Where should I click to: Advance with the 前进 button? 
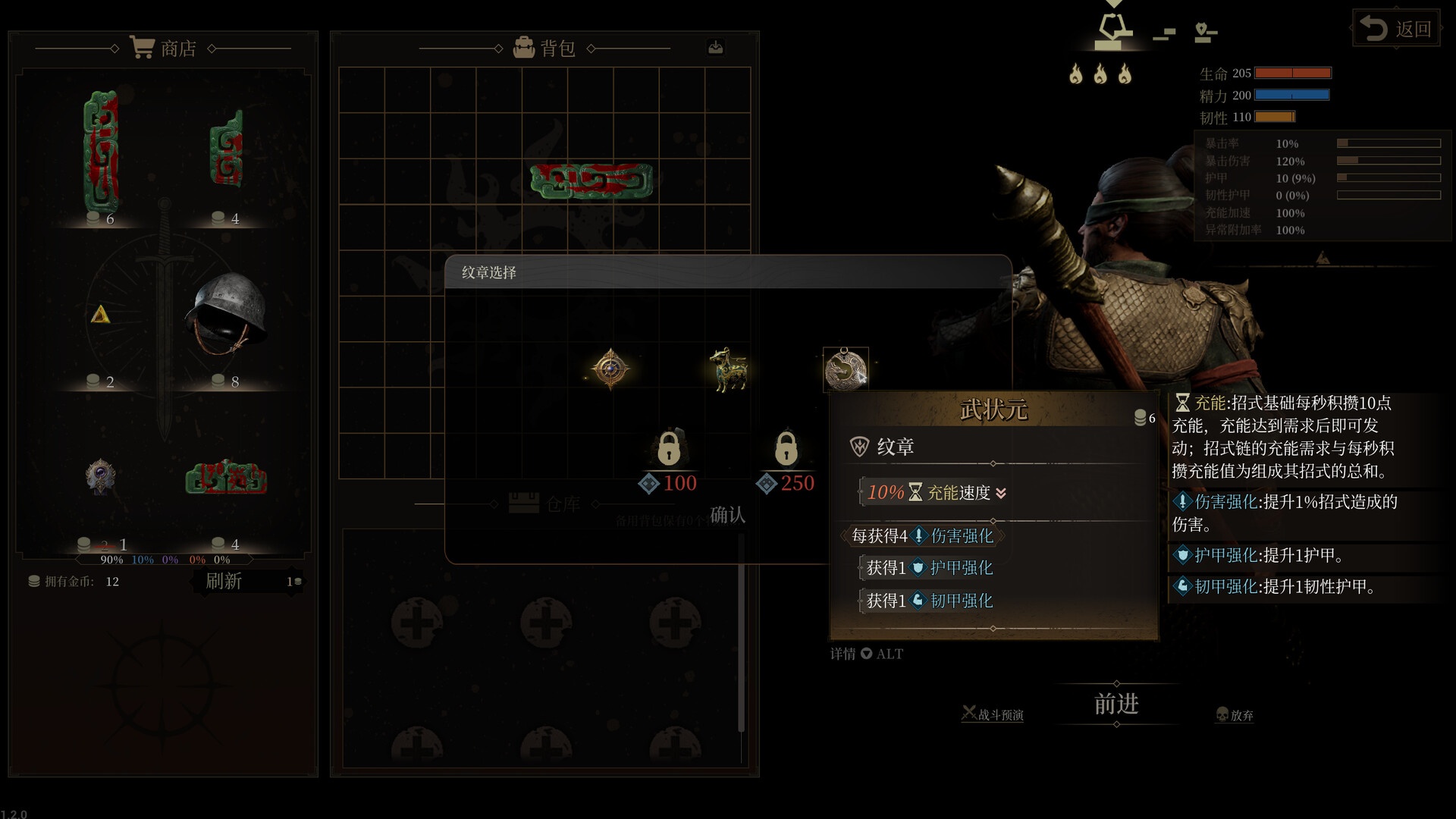pos(1116,704)
